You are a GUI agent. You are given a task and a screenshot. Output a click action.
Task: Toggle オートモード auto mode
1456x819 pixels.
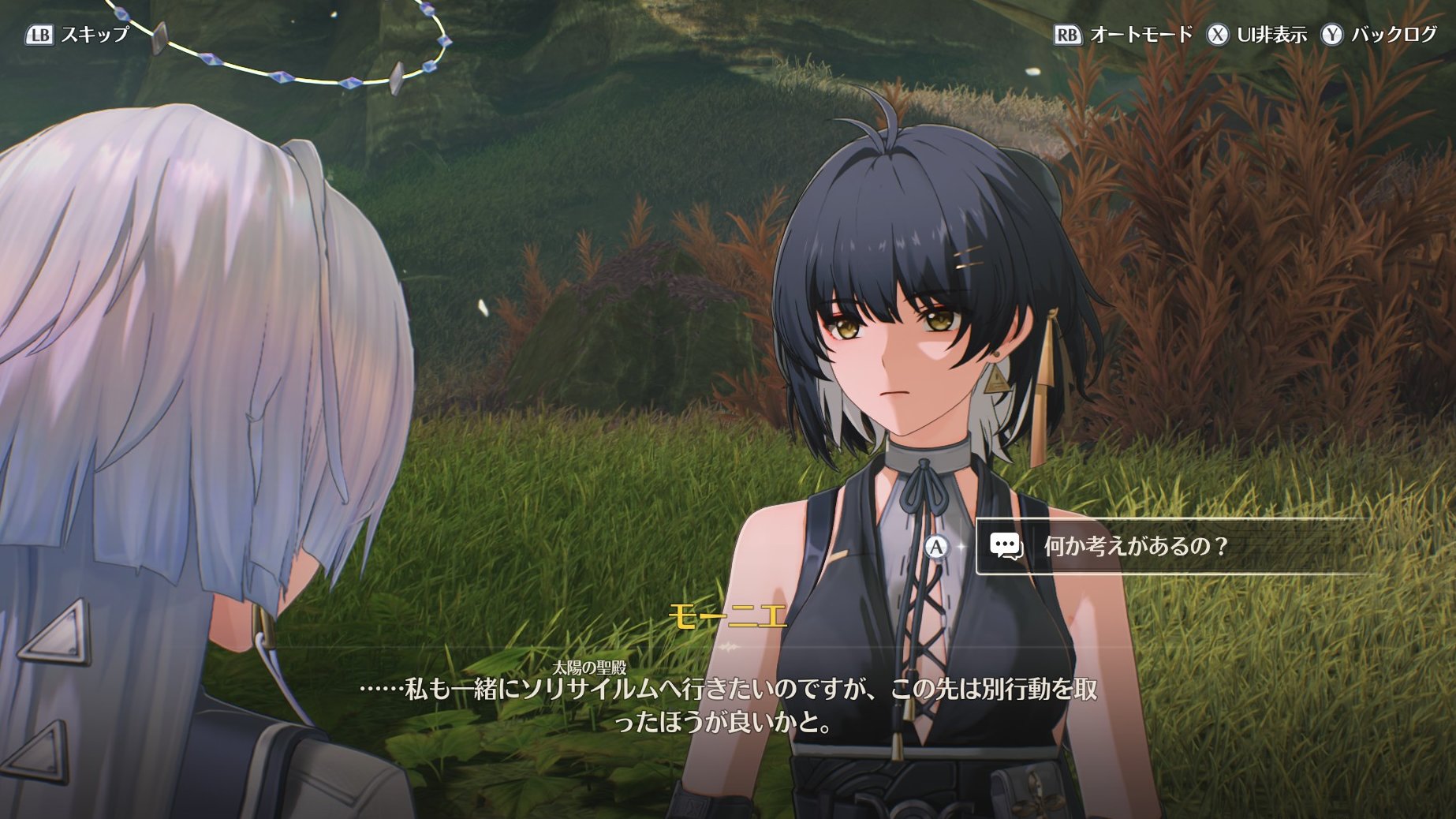[1123, 35]
